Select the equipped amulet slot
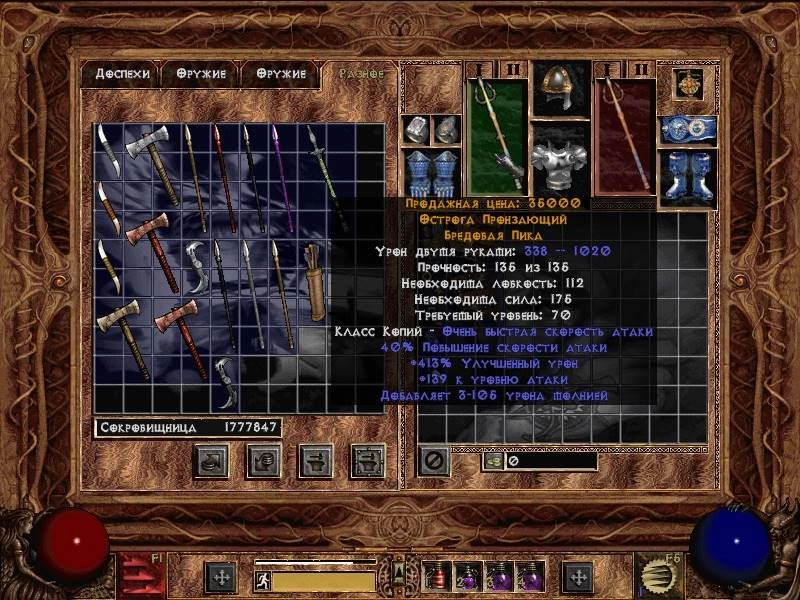Image resolution: width=800 pixels, height=600 pixels. click(x=687, y=86)
